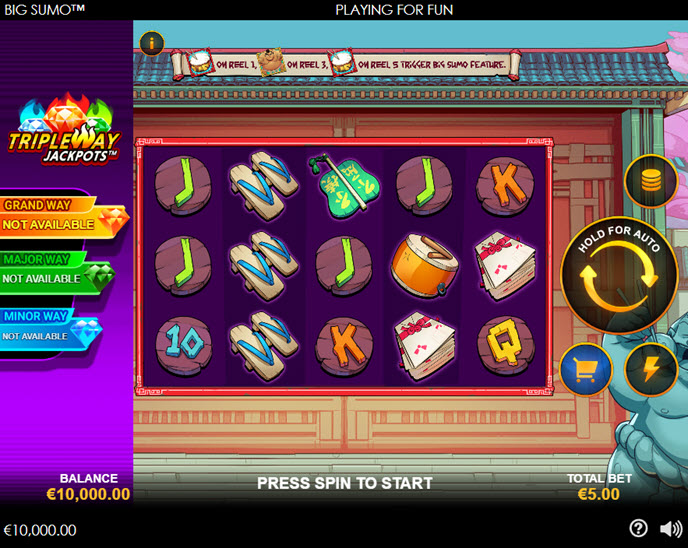The height and width of the screenshot is (548, 688).
Task: Select the Minor Way jackpot banner
Action: tap(50, 327)
